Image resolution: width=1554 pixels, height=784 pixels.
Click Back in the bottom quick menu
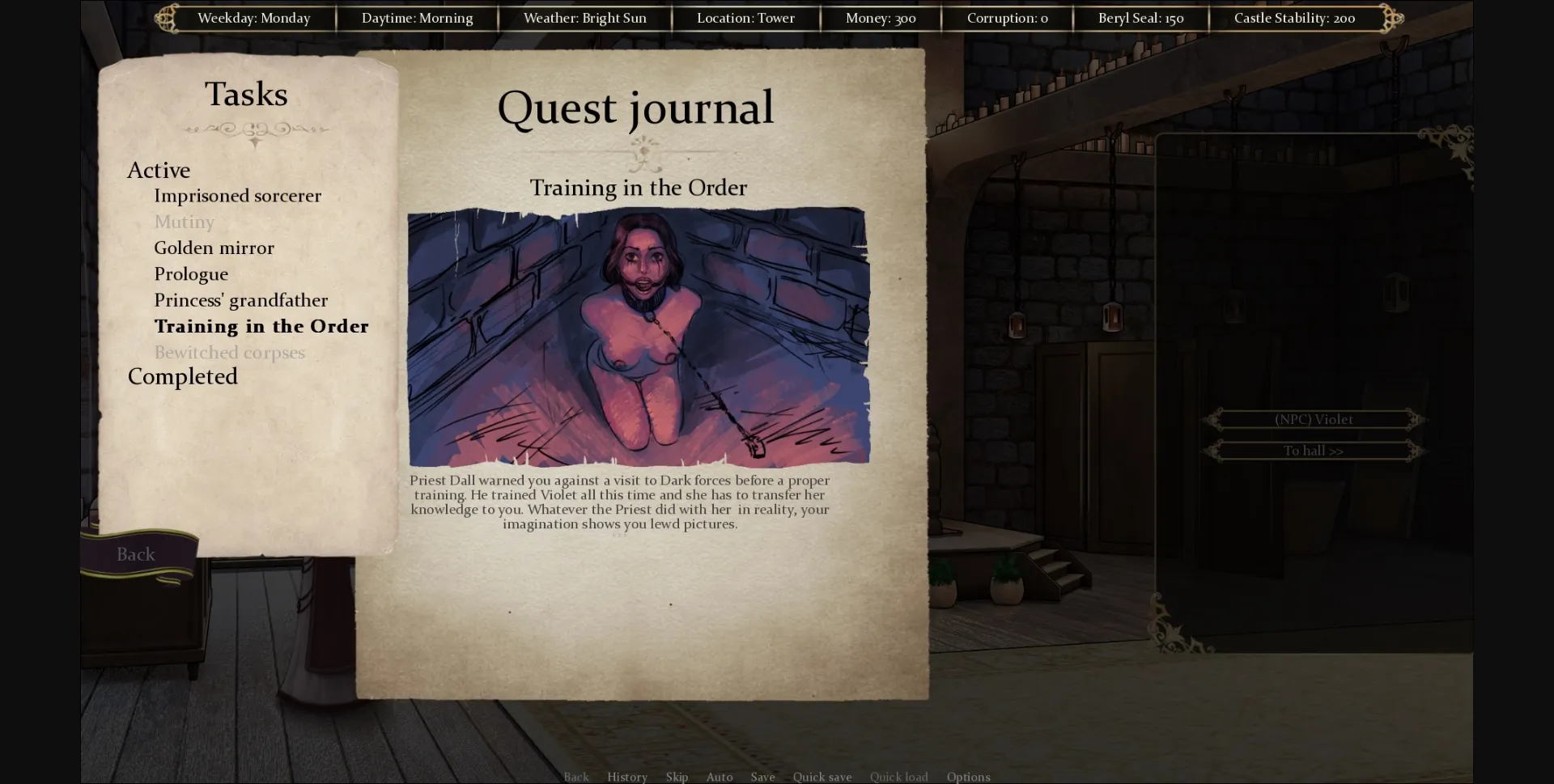point(575,777)
